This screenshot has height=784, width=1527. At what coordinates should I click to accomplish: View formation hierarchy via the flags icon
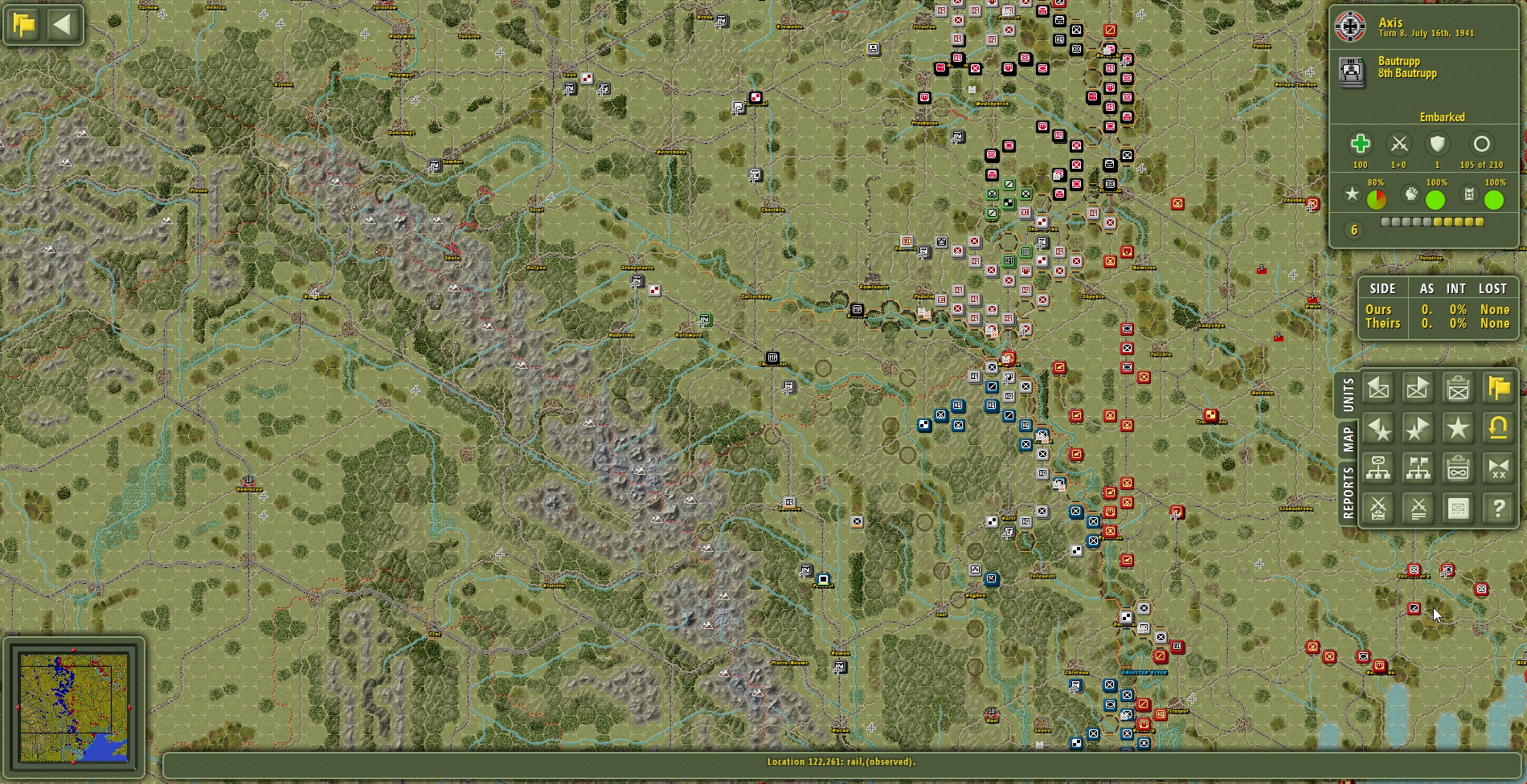(1418, 468)
